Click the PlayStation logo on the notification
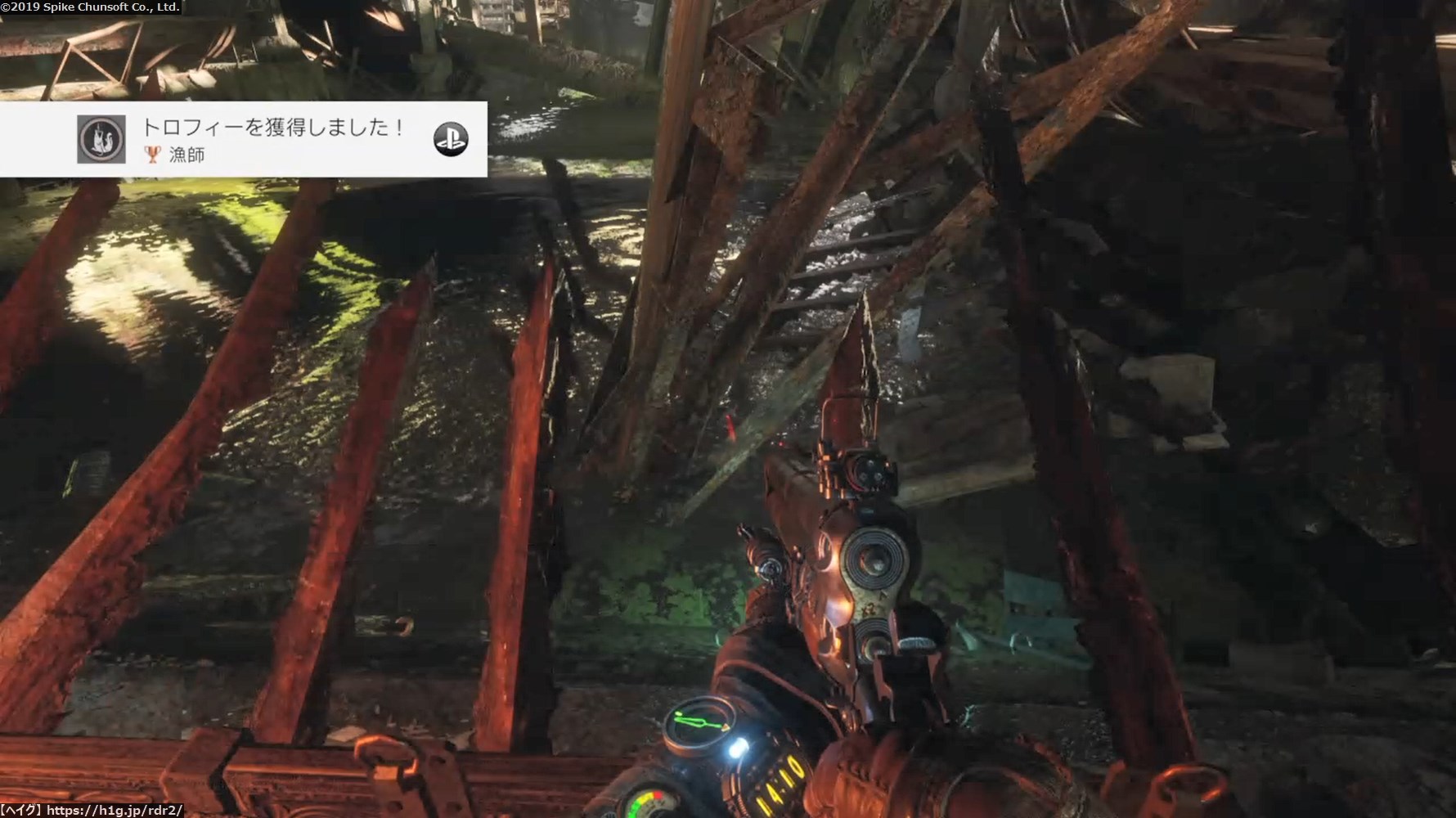 pos(451,139)
